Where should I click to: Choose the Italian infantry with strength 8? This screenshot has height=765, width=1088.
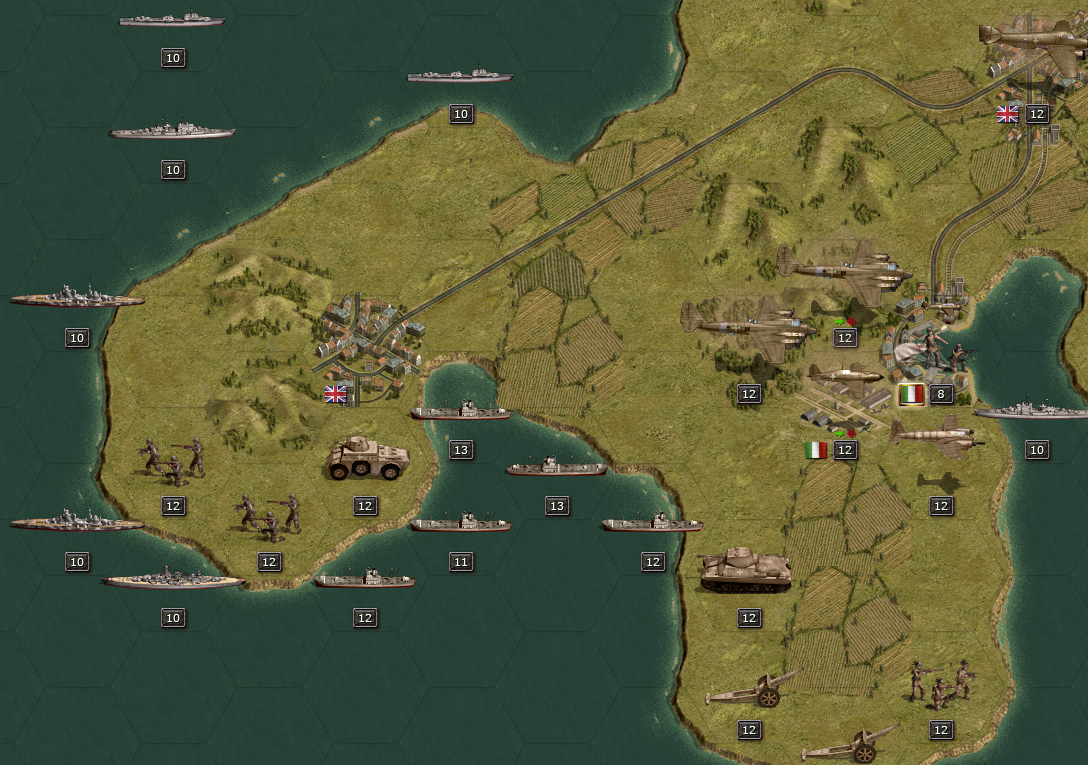click(x=937, y=349)
